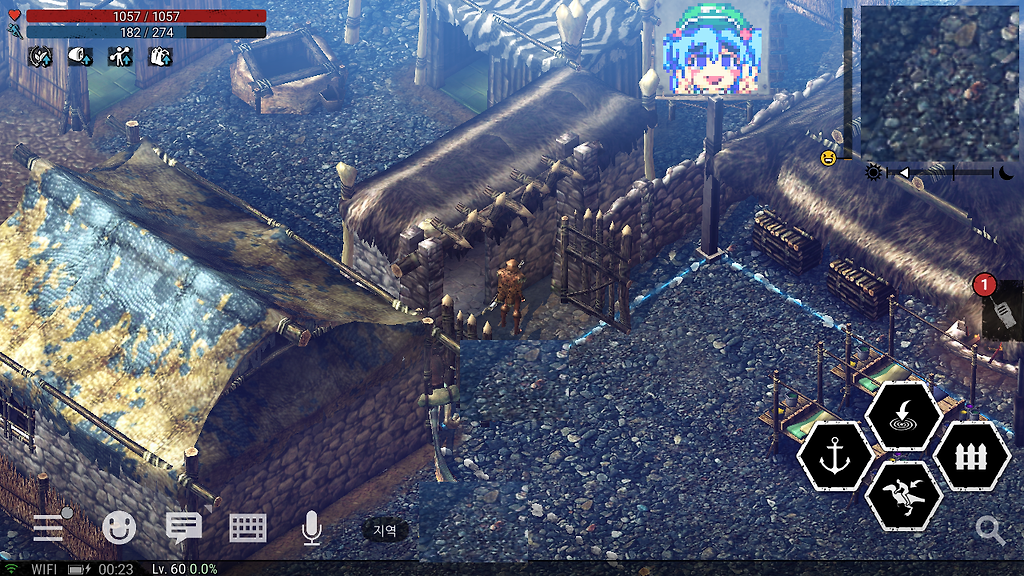
Task: Use the mount horse hexagon button
Action: click(903, 495)
